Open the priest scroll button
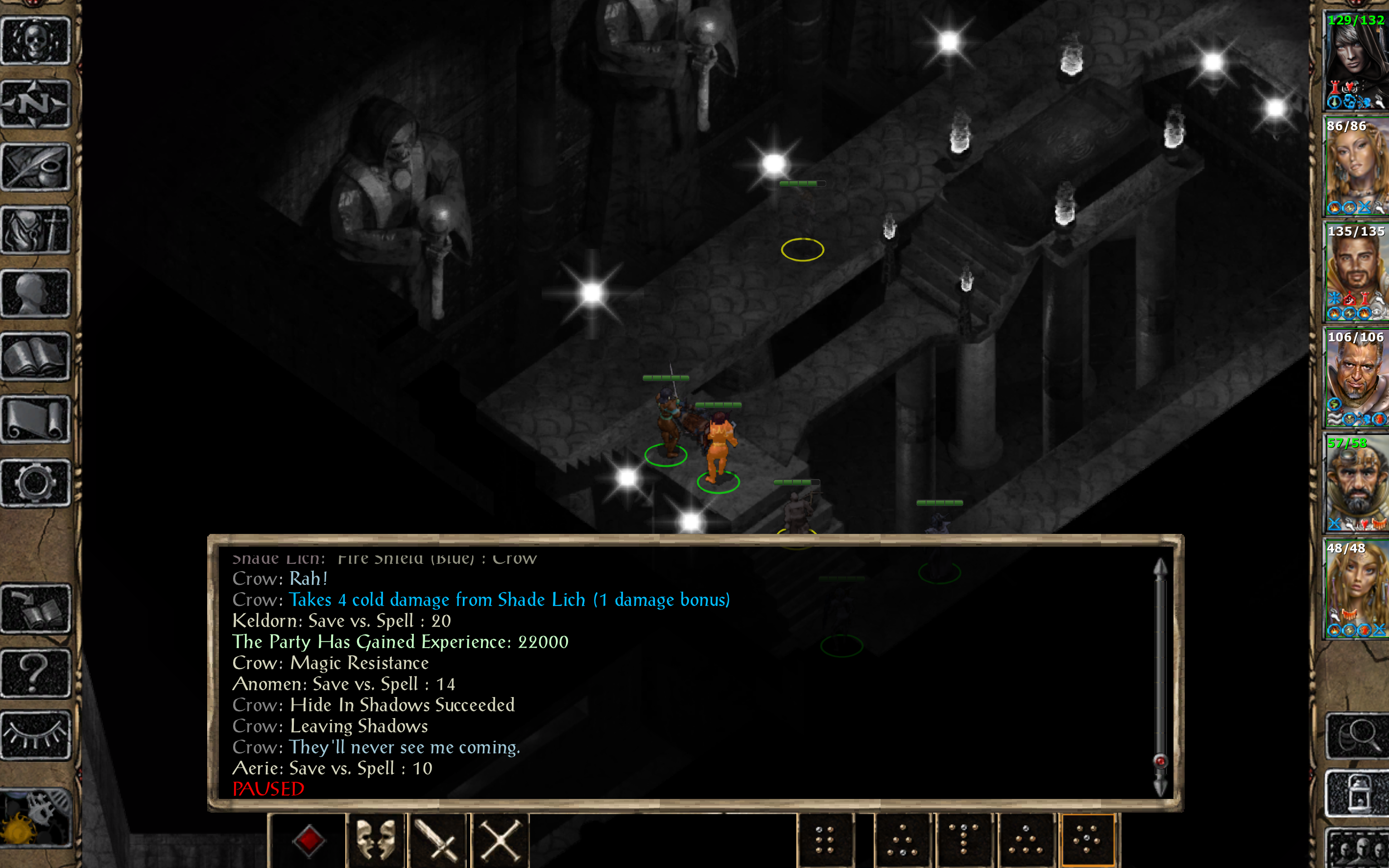Screen dimensions: 1389x868 point(36,420)
